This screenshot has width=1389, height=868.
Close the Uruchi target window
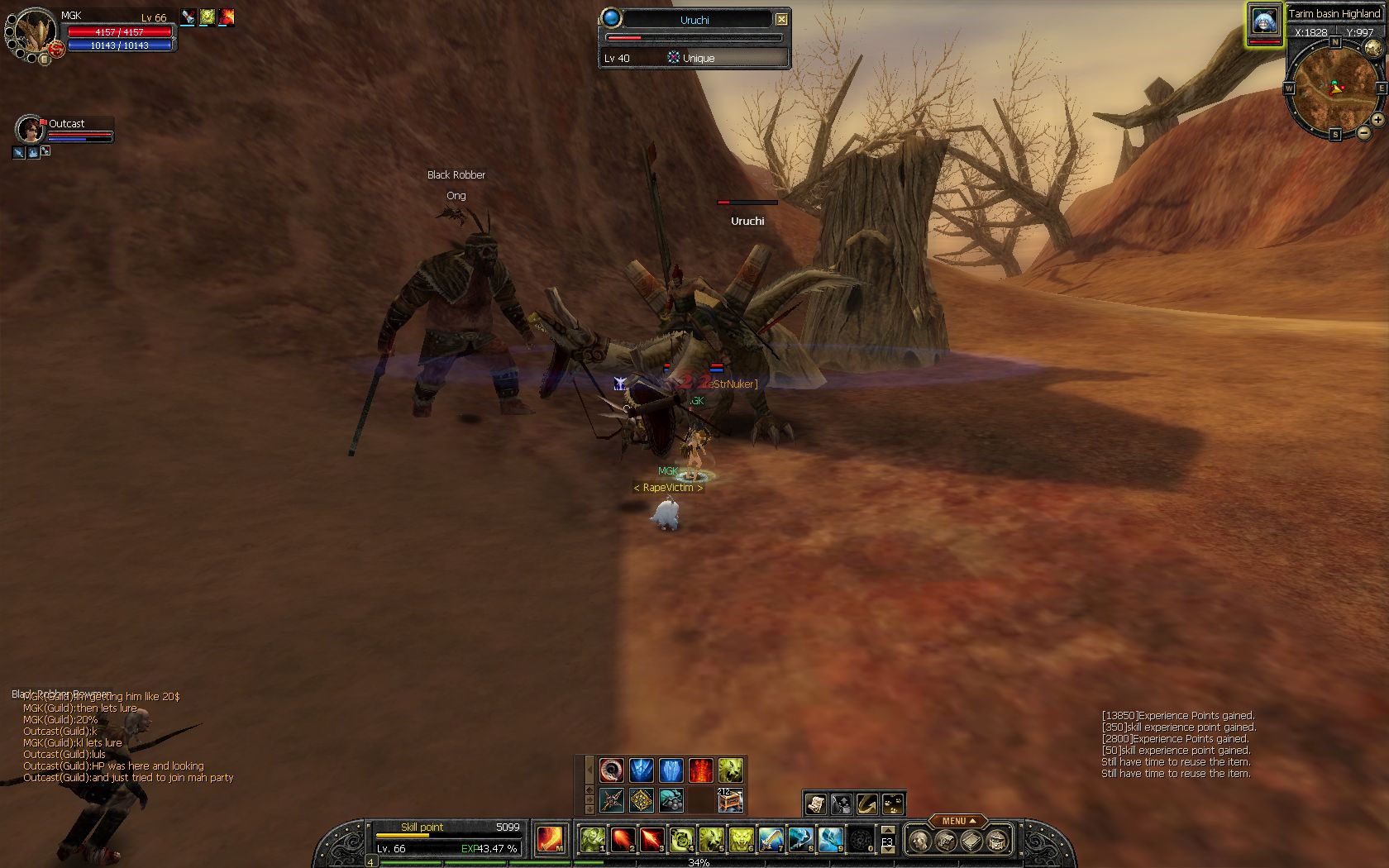click(781, 19)
